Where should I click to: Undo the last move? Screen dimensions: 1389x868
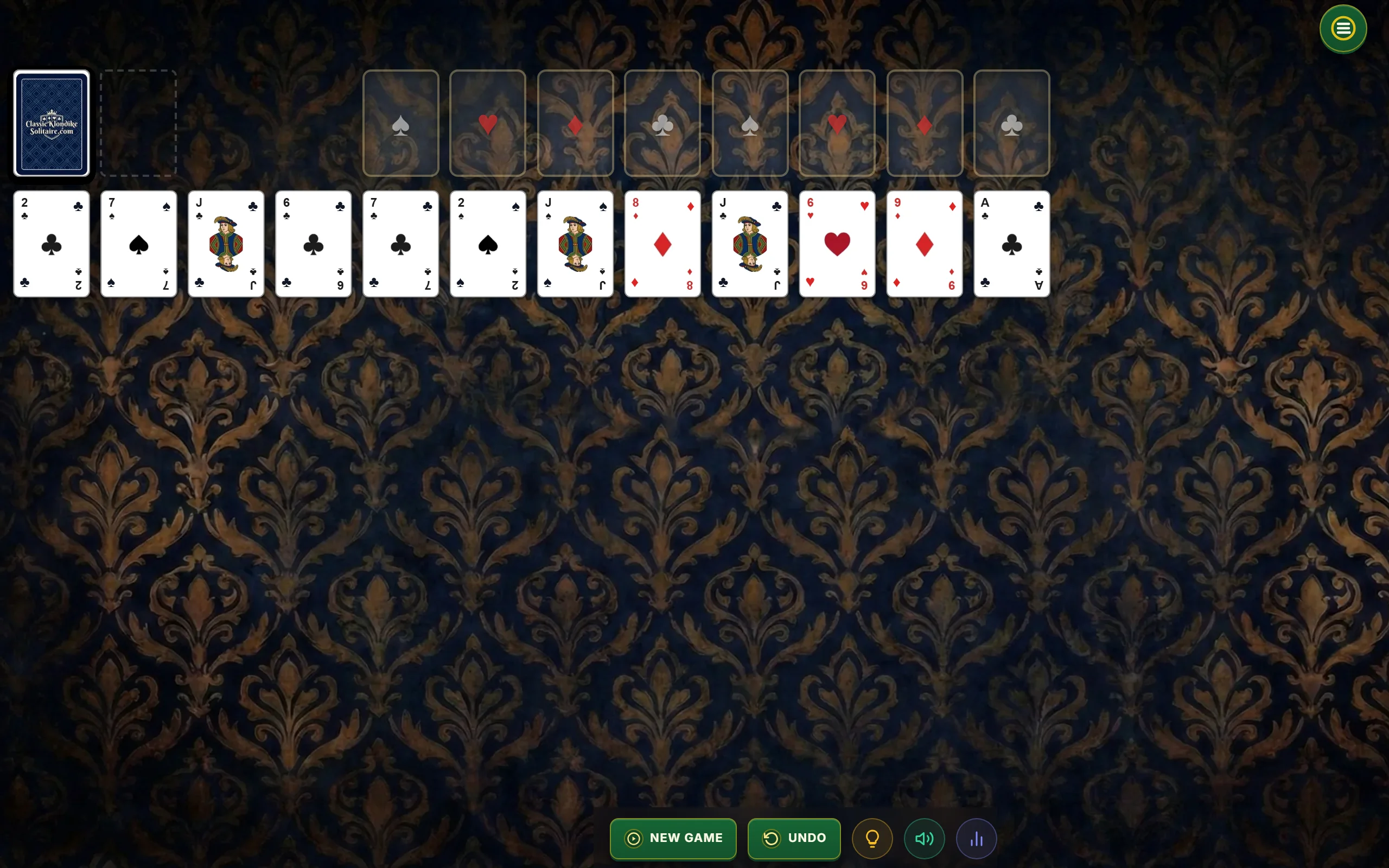coord(794,838)
